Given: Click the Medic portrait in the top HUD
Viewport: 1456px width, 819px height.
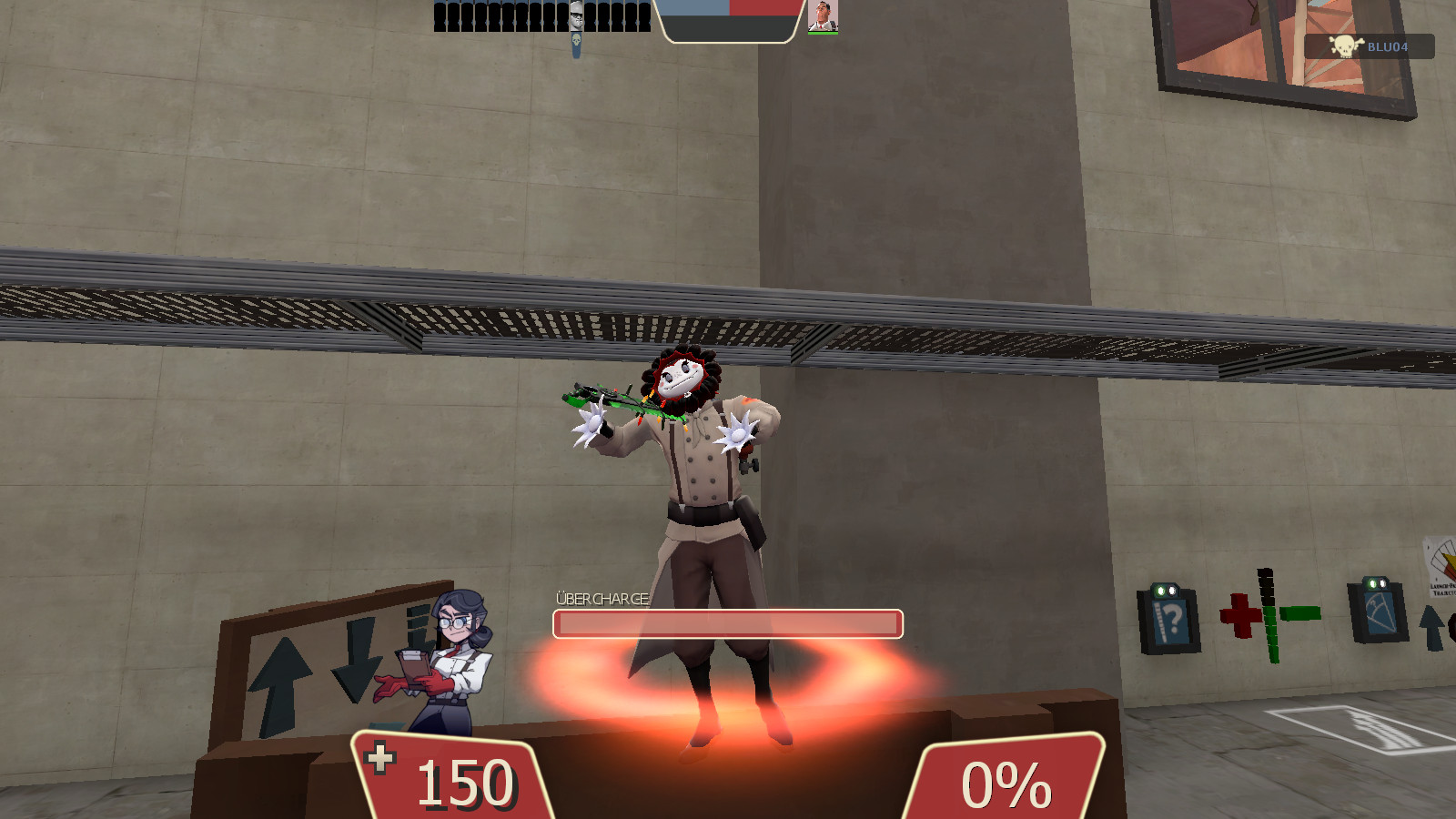Looking at the screenshot, I should pyautogui.click(x=822, y=16).
